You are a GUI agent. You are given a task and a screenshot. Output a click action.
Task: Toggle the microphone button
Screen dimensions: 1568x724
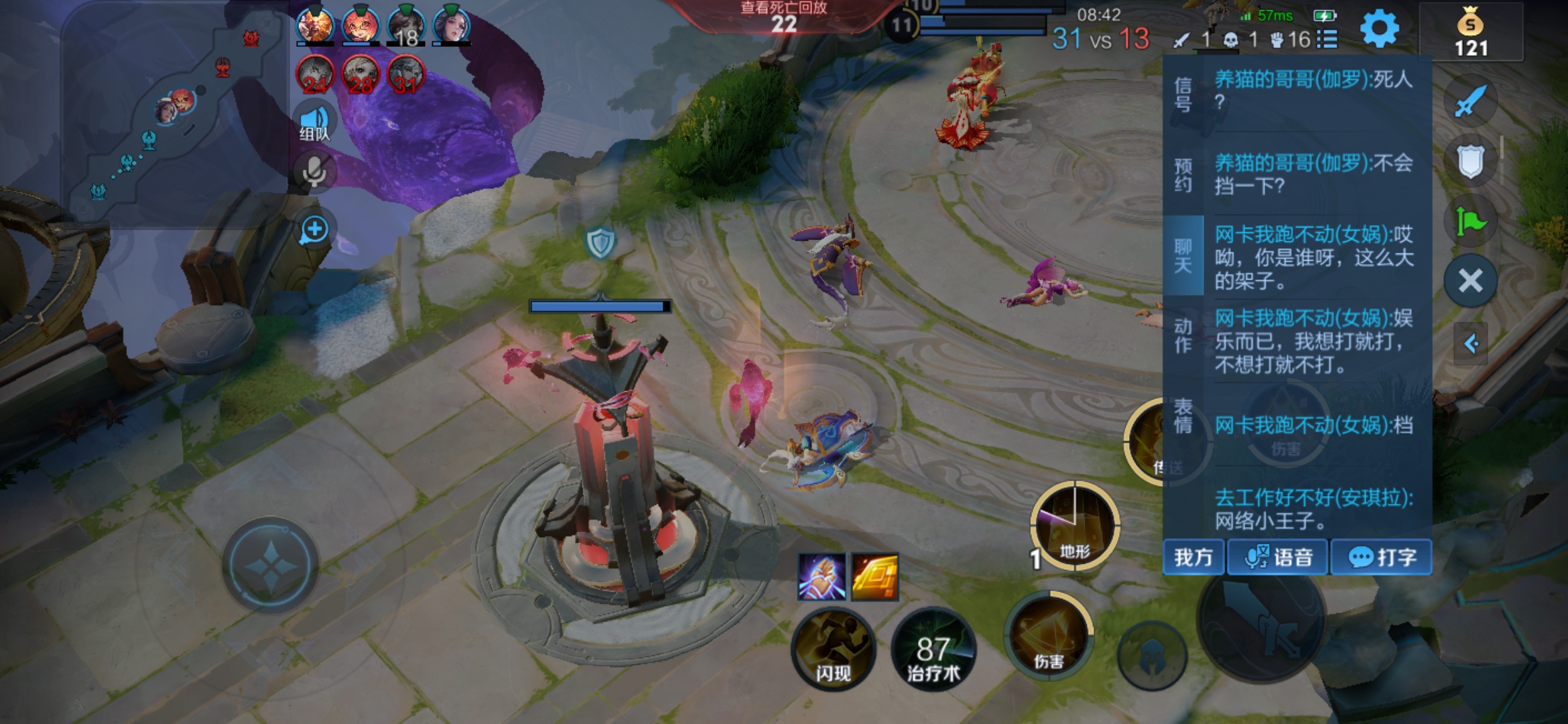point(314,172)
